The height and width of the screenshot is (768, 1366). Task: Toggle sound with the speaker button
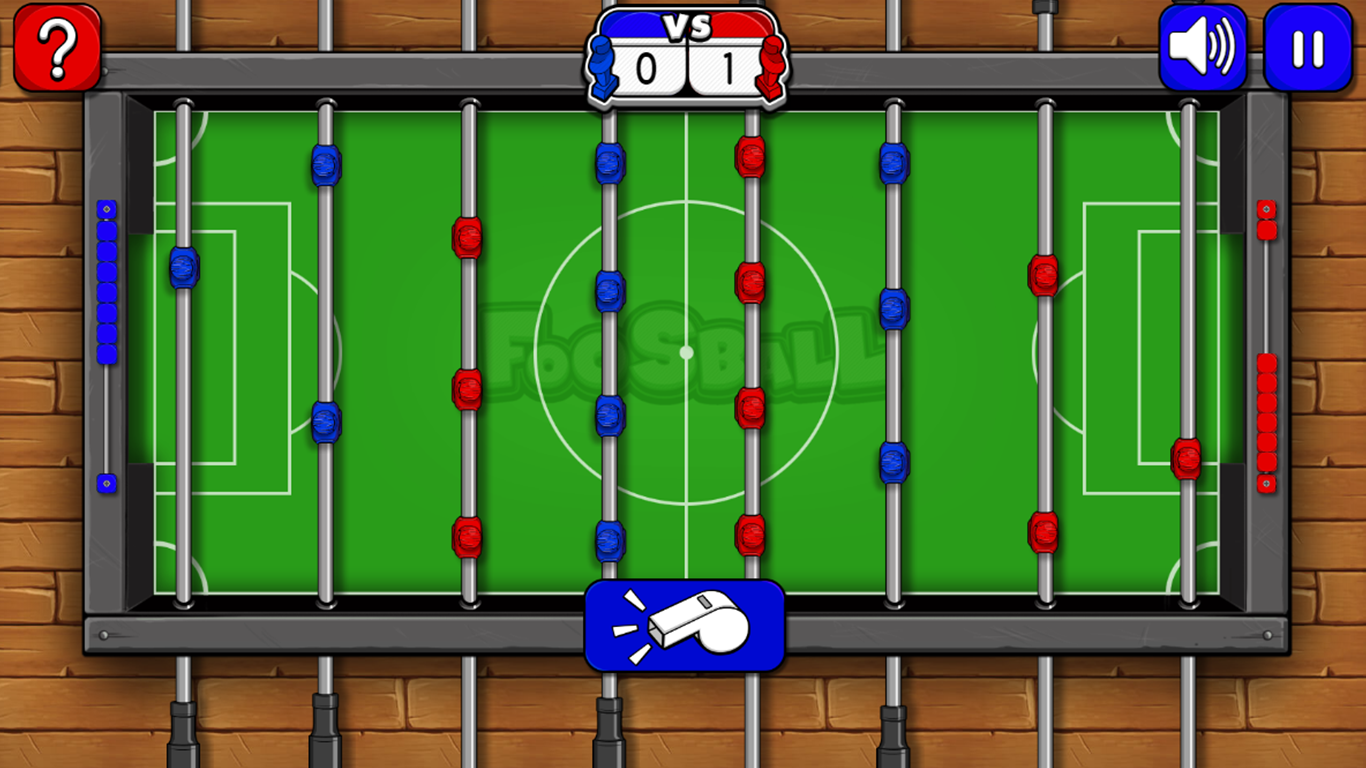click(1203, 46)
